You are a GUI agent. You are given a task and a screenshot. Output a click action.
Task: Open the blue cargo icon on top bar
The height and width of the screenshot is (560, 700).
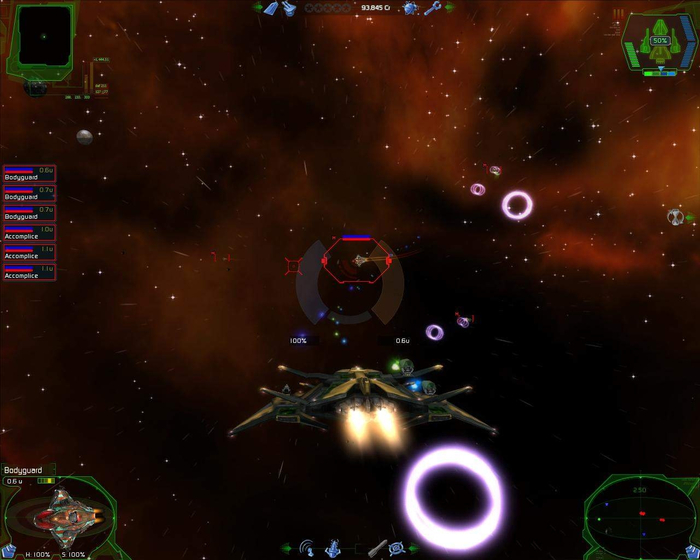270,8
